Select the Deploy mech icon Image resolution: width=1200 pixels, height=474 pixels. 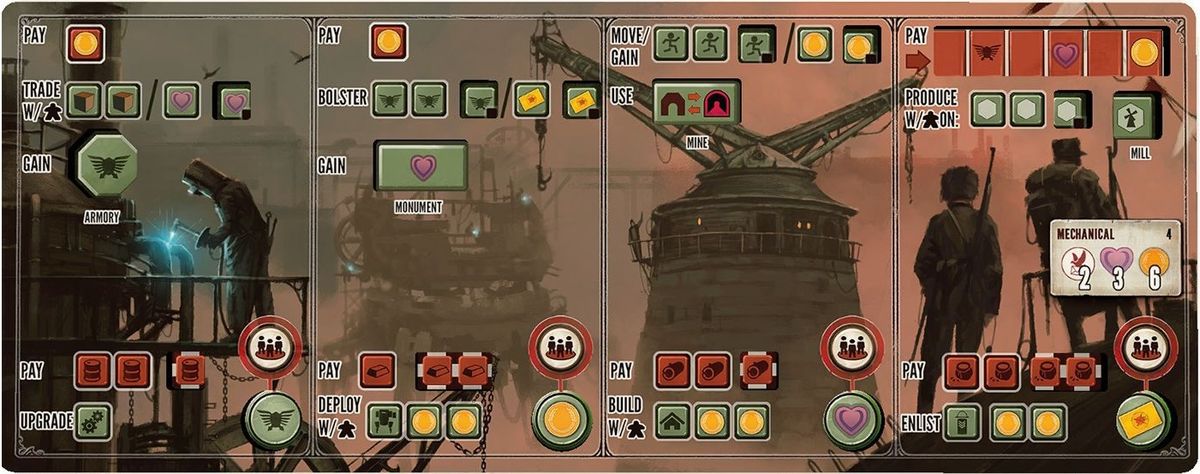coord(385,420)
